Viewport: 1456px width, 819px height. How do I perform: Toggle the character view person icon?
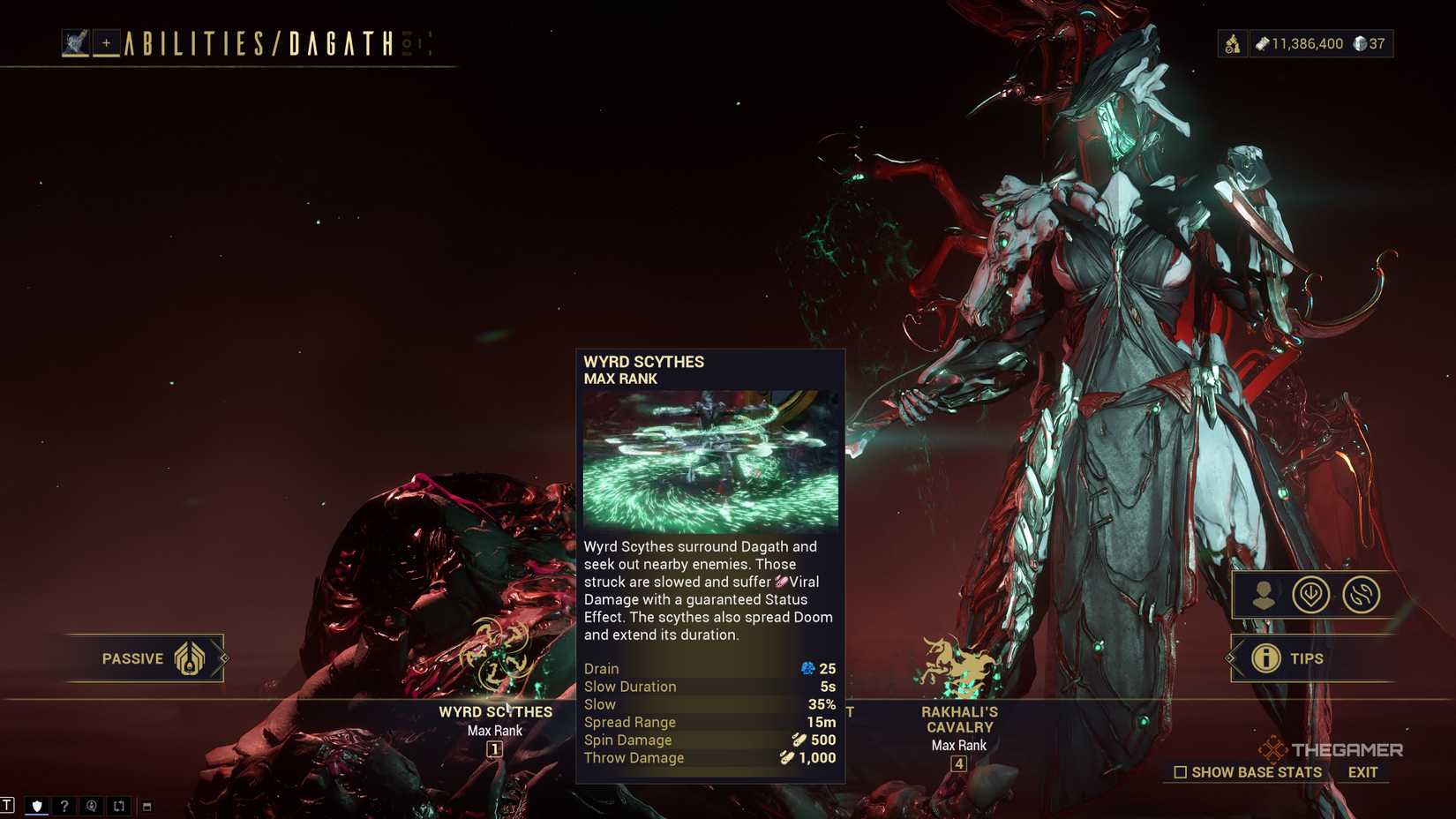click(1262, 594)
